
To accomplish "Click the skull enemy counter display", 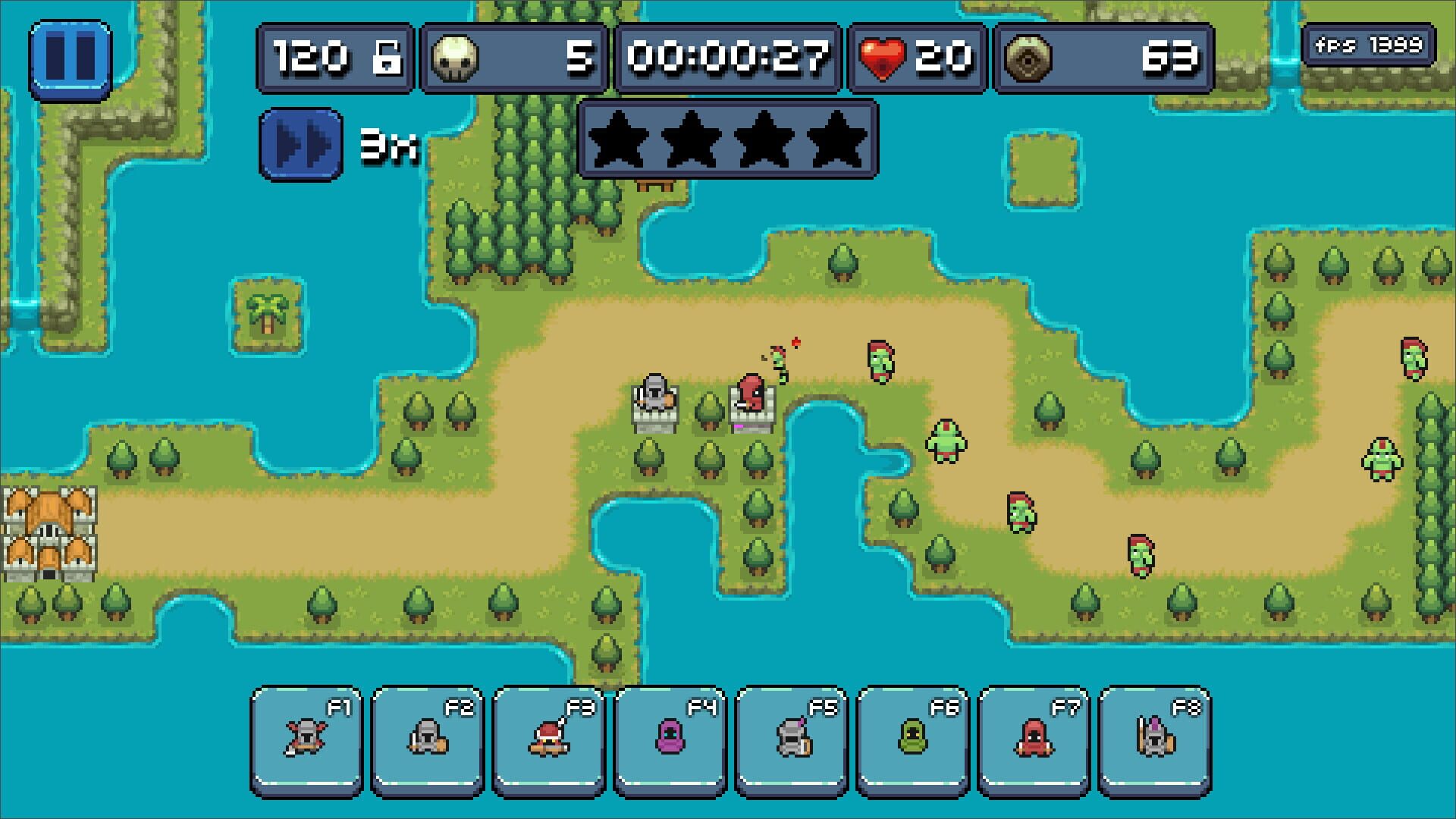I will pyautogui.click(x=512, y=57).
